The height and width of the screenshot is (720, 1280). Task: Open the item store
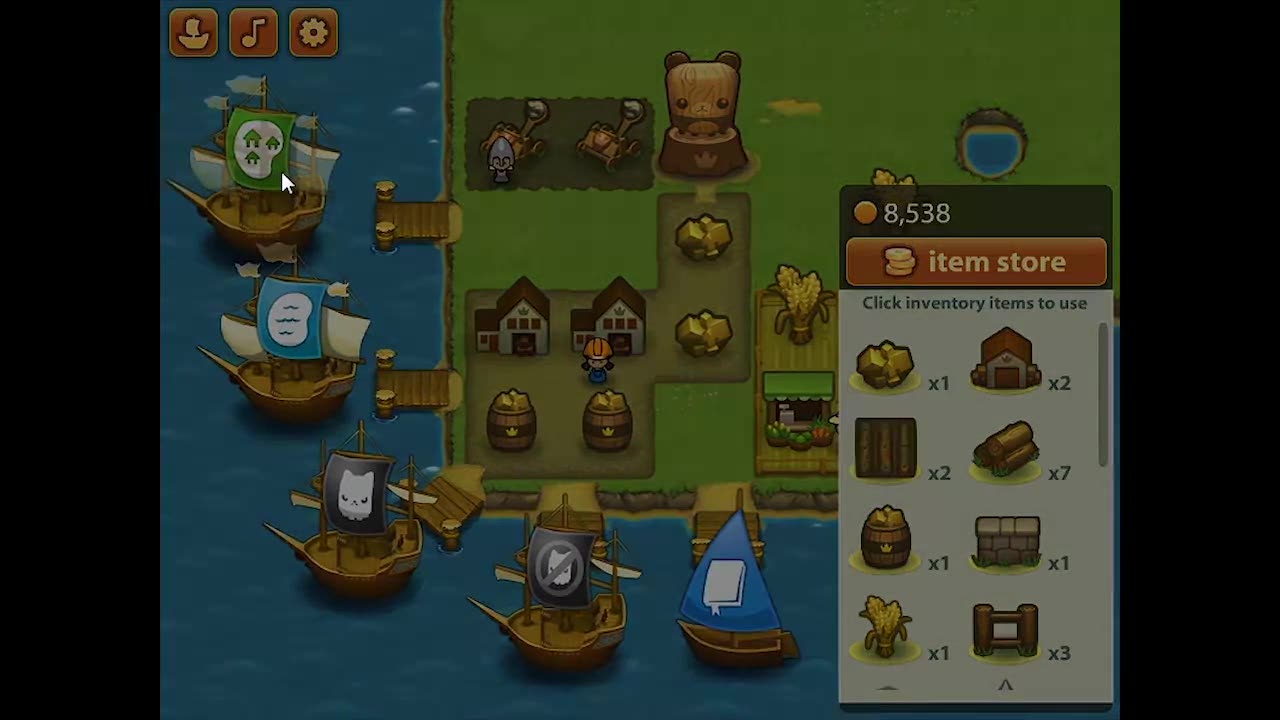tap(976, 262)
